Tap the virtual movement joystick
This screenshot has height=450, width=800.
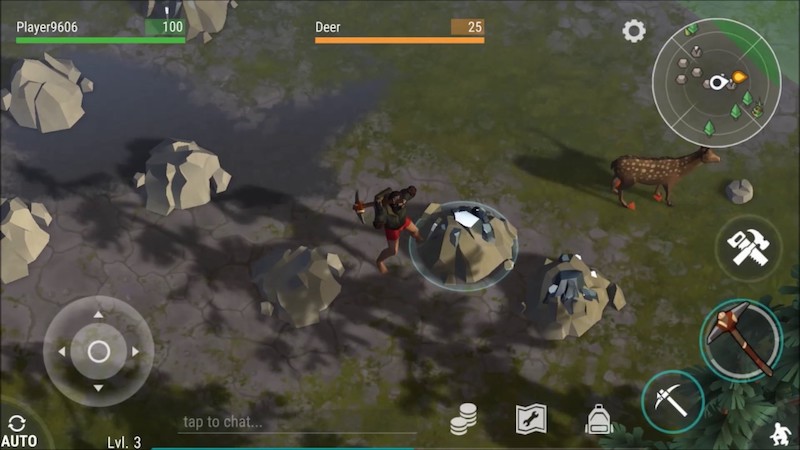click(x=98, y=351)
